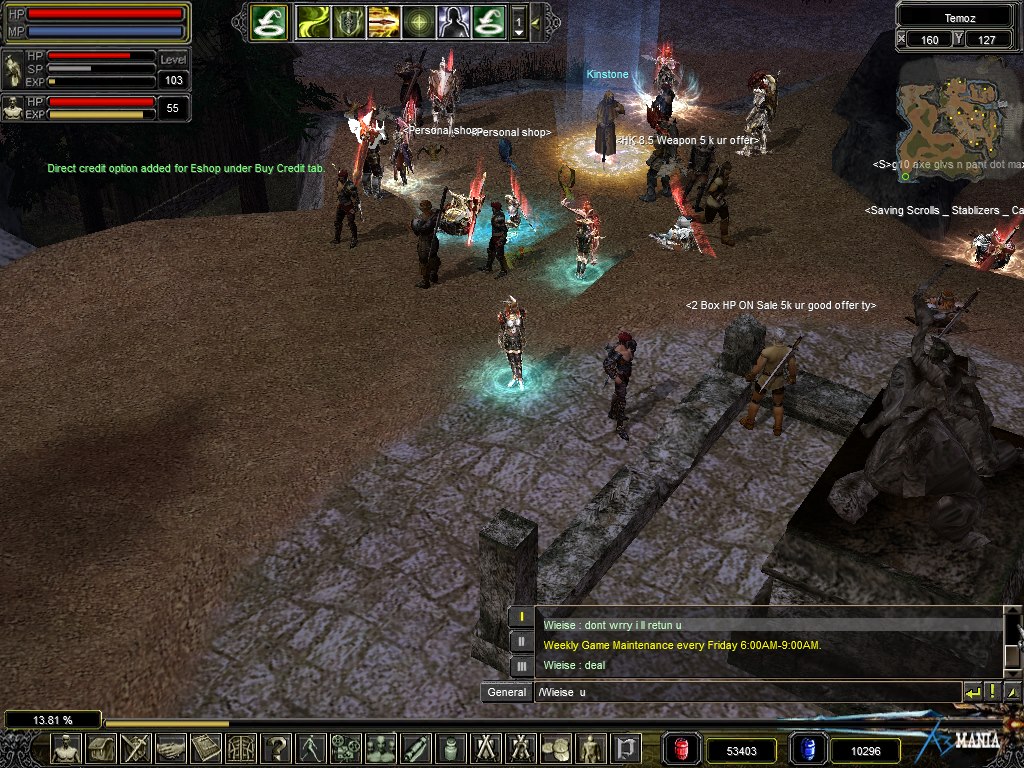Activate the green crosshair targeting skill
The width and height of the screenshot is (1024, 768).
pyautogui.click(x=418, y=21)
